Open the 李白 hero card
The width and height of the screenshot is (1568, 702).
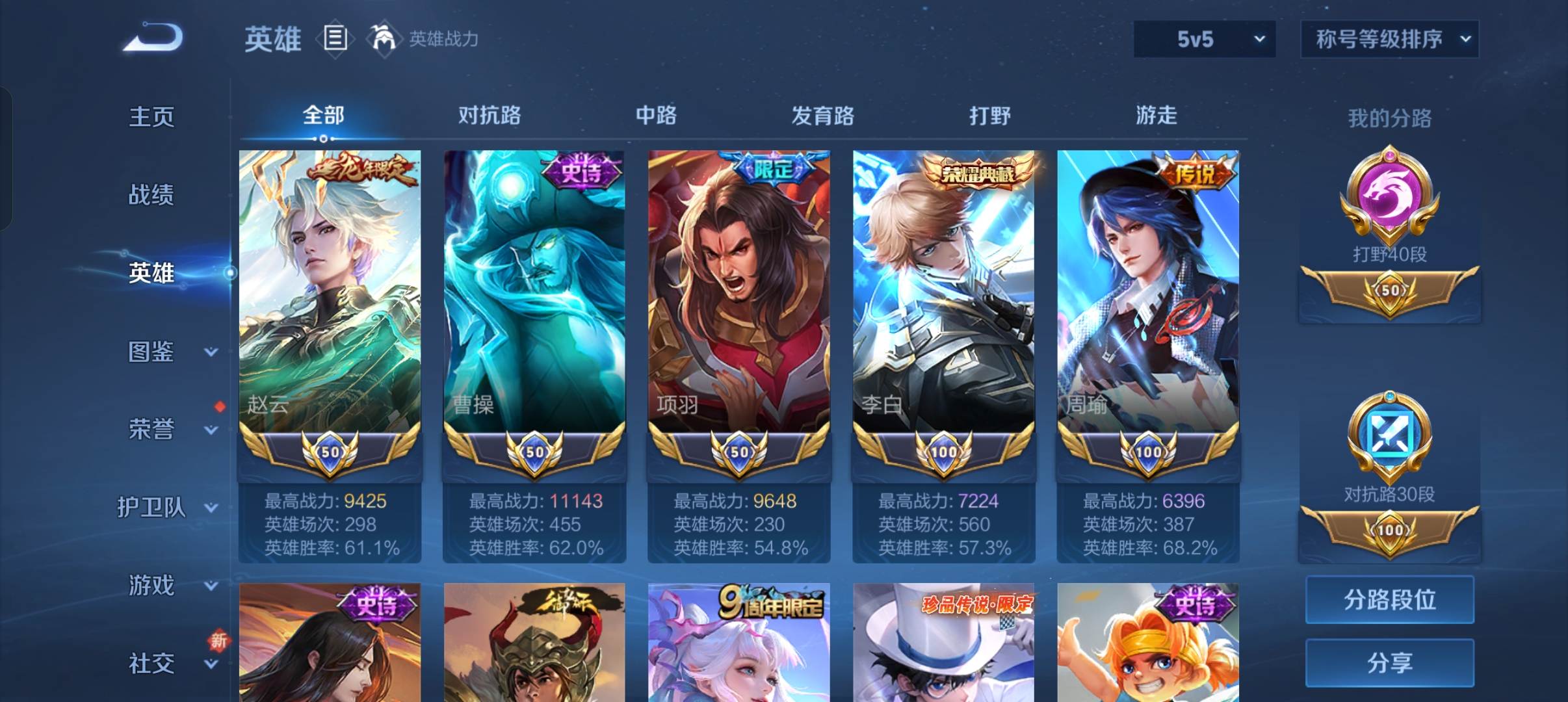tap(943, 292)
